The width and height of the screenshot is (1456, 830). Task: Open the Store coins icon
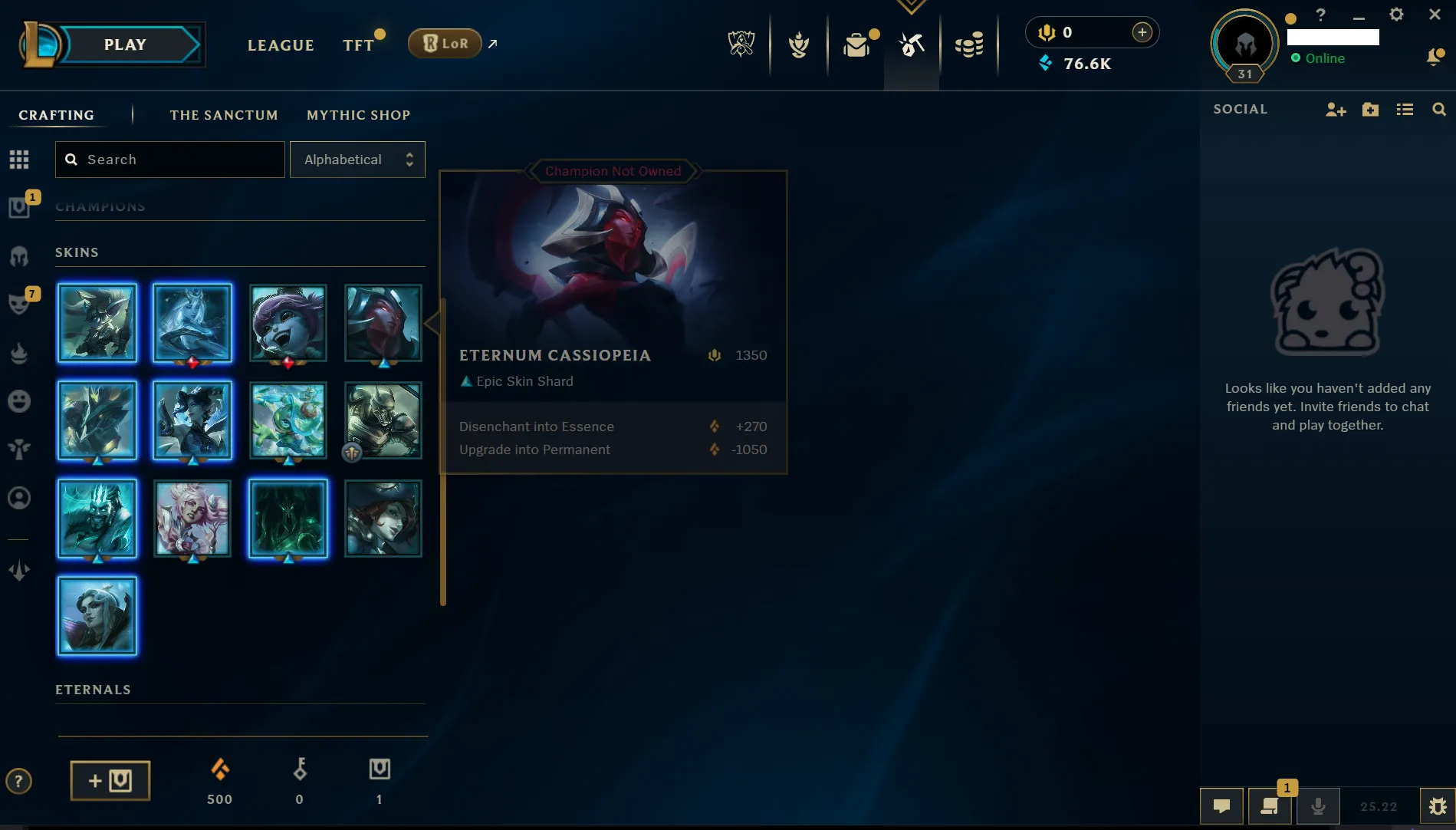pos(970,44)
